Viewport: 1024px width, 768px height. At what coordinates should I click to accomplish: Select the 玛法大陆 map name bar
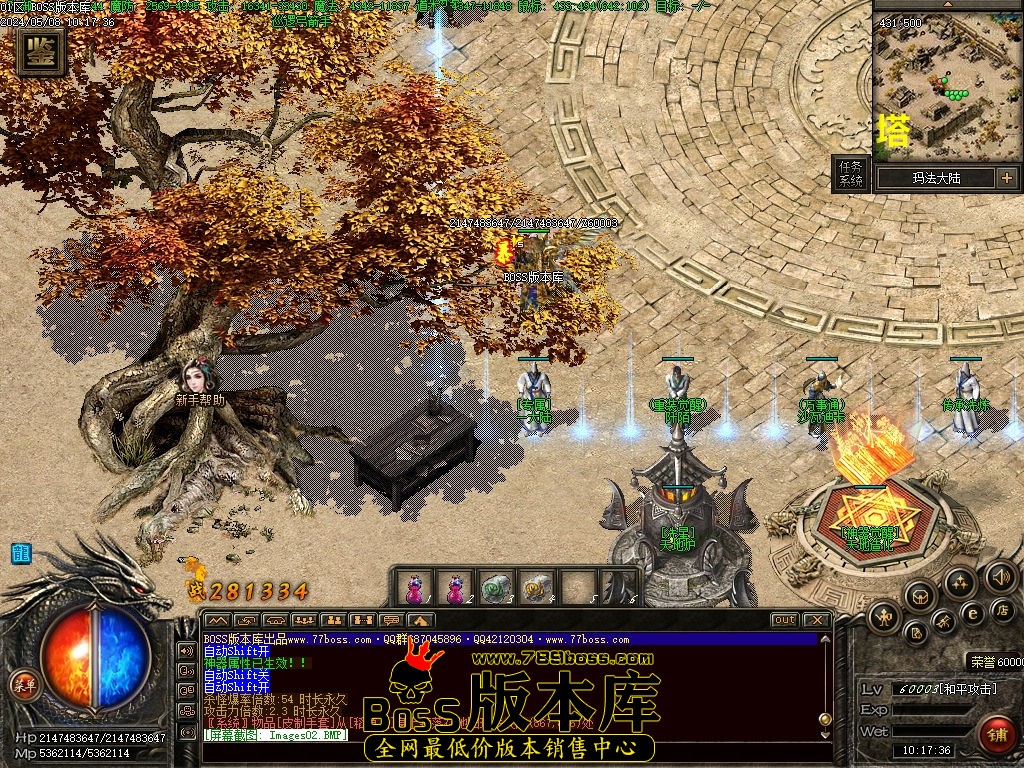(x=936, y=178)
